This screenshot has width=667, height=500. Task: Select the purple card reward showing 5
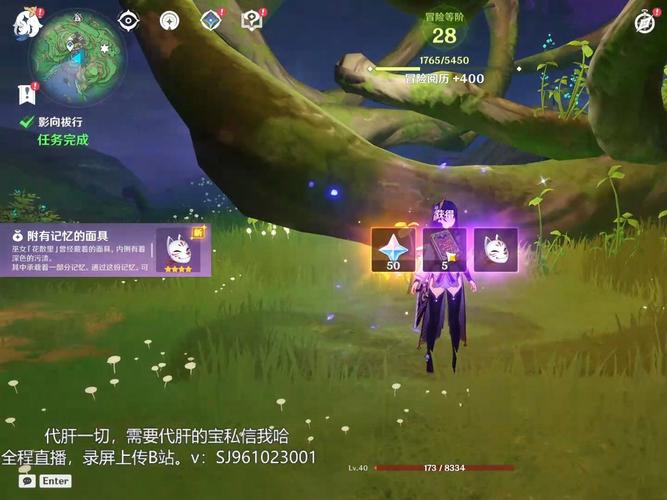click(445, 250)
